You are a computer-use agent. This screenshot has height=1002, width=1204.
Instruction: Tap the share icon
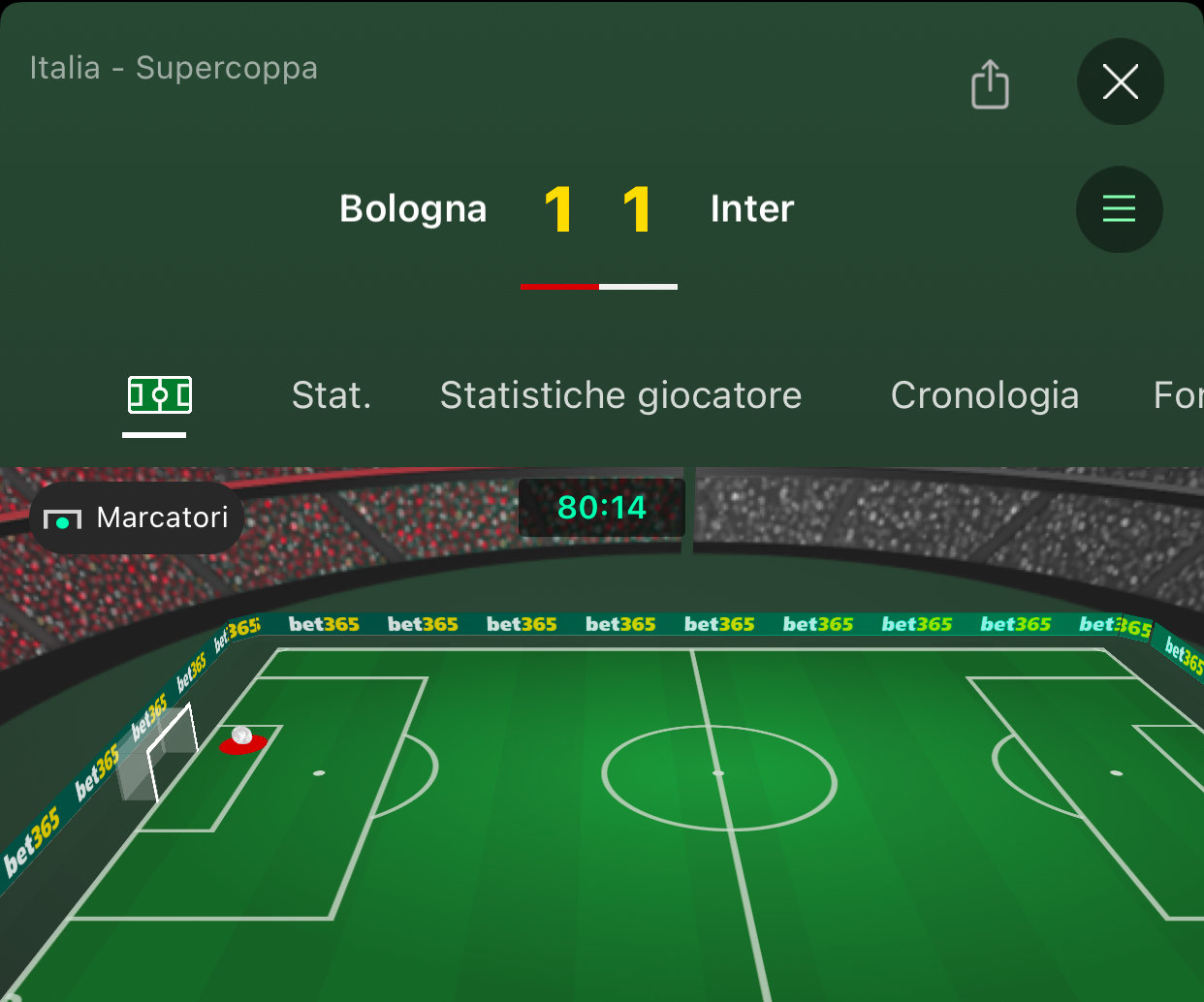tap(990, 84)
